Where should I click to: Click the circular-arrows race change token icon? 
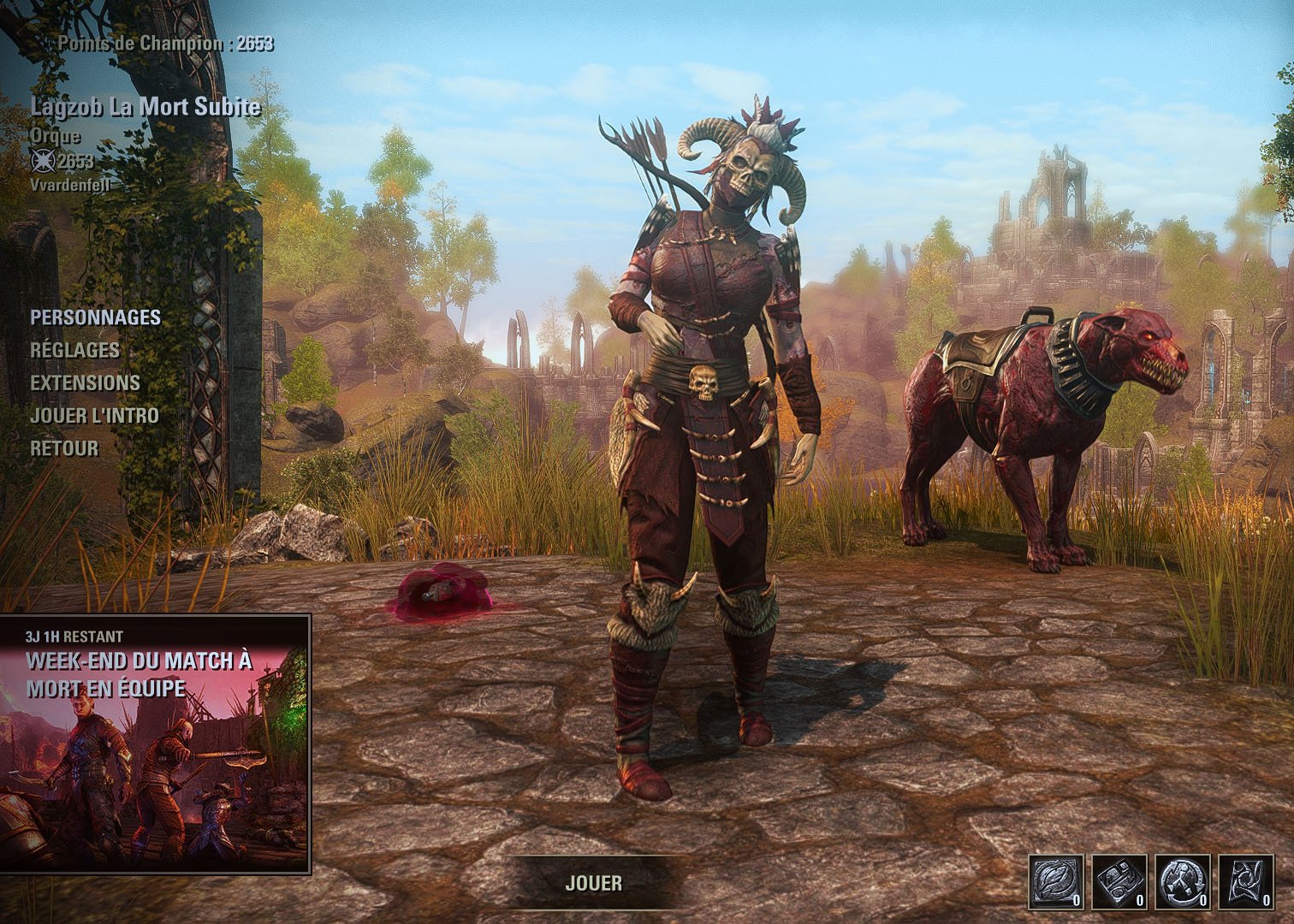1182,881
